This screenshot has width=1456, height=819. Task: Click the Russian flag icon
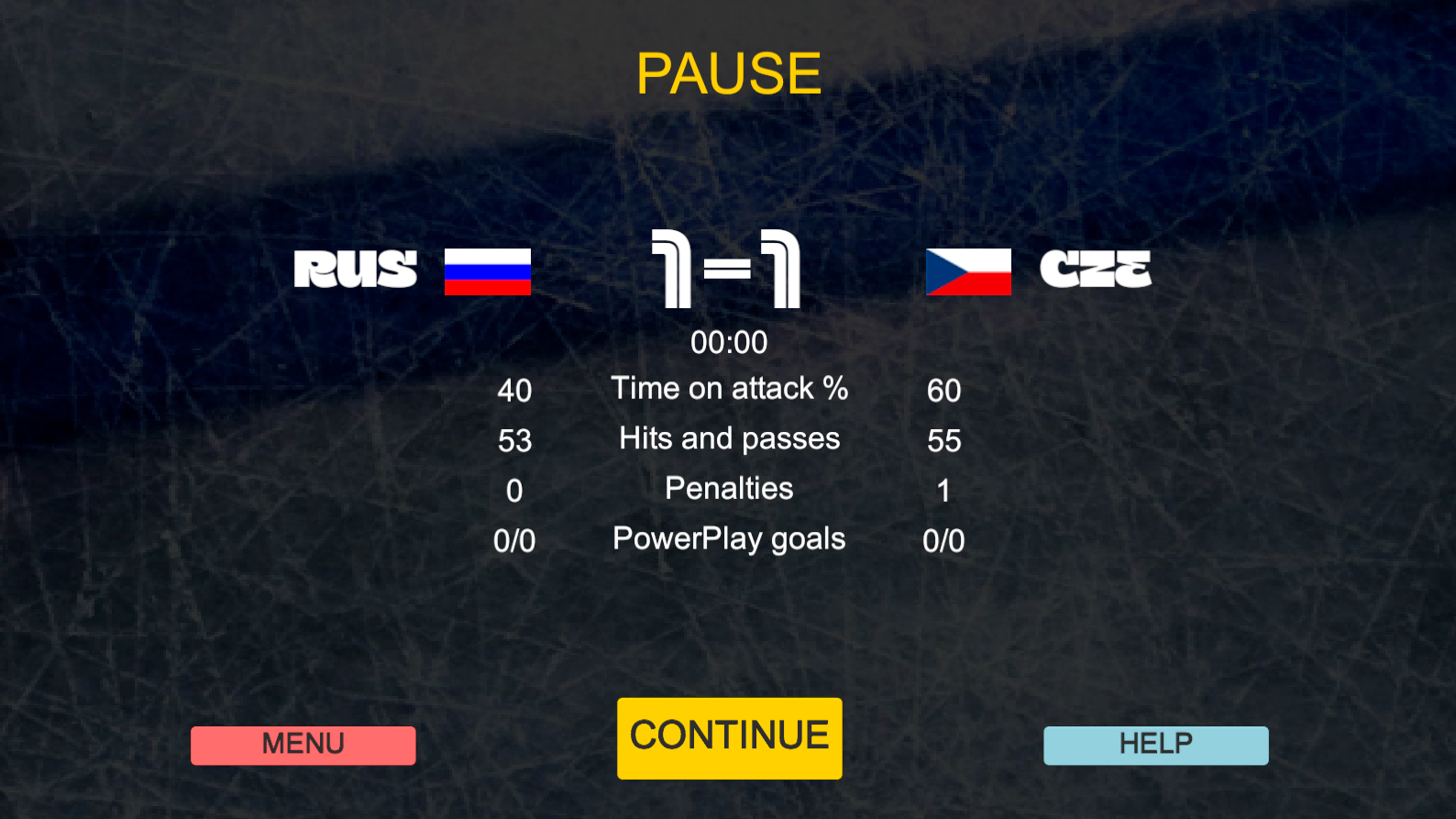tap(488, 271)
